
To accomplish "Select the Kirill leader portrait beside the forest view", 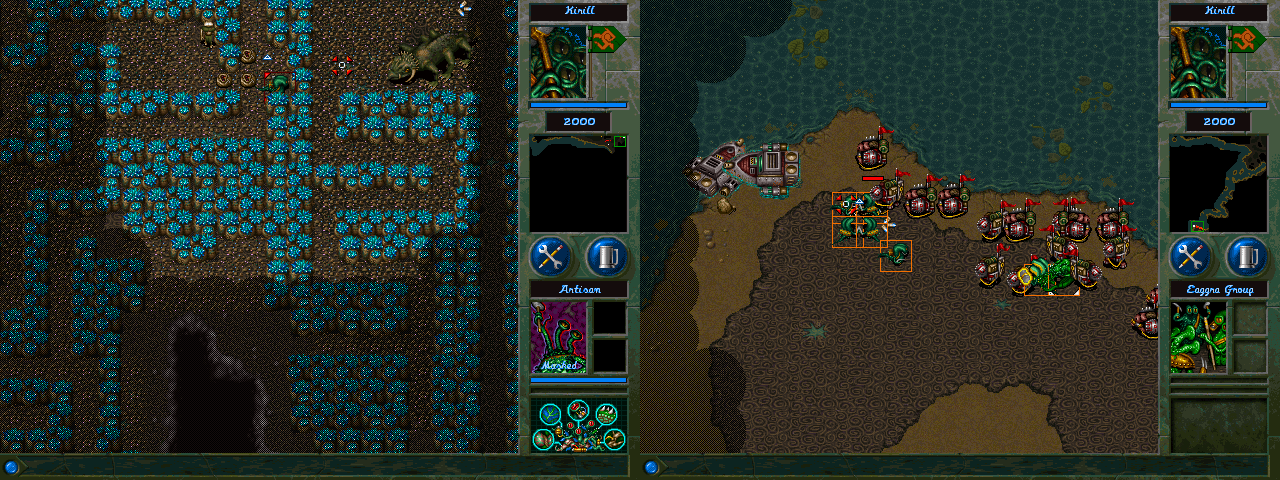I will tap(559, 62).
